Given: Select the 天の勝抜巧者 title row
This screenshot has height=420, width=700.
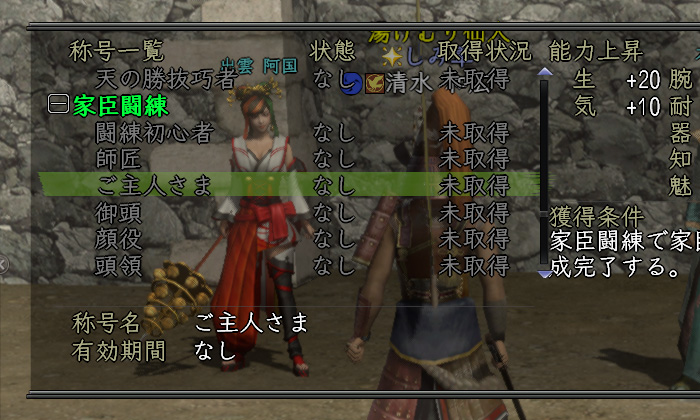Looking at the screenshot, I should (164, 78).
